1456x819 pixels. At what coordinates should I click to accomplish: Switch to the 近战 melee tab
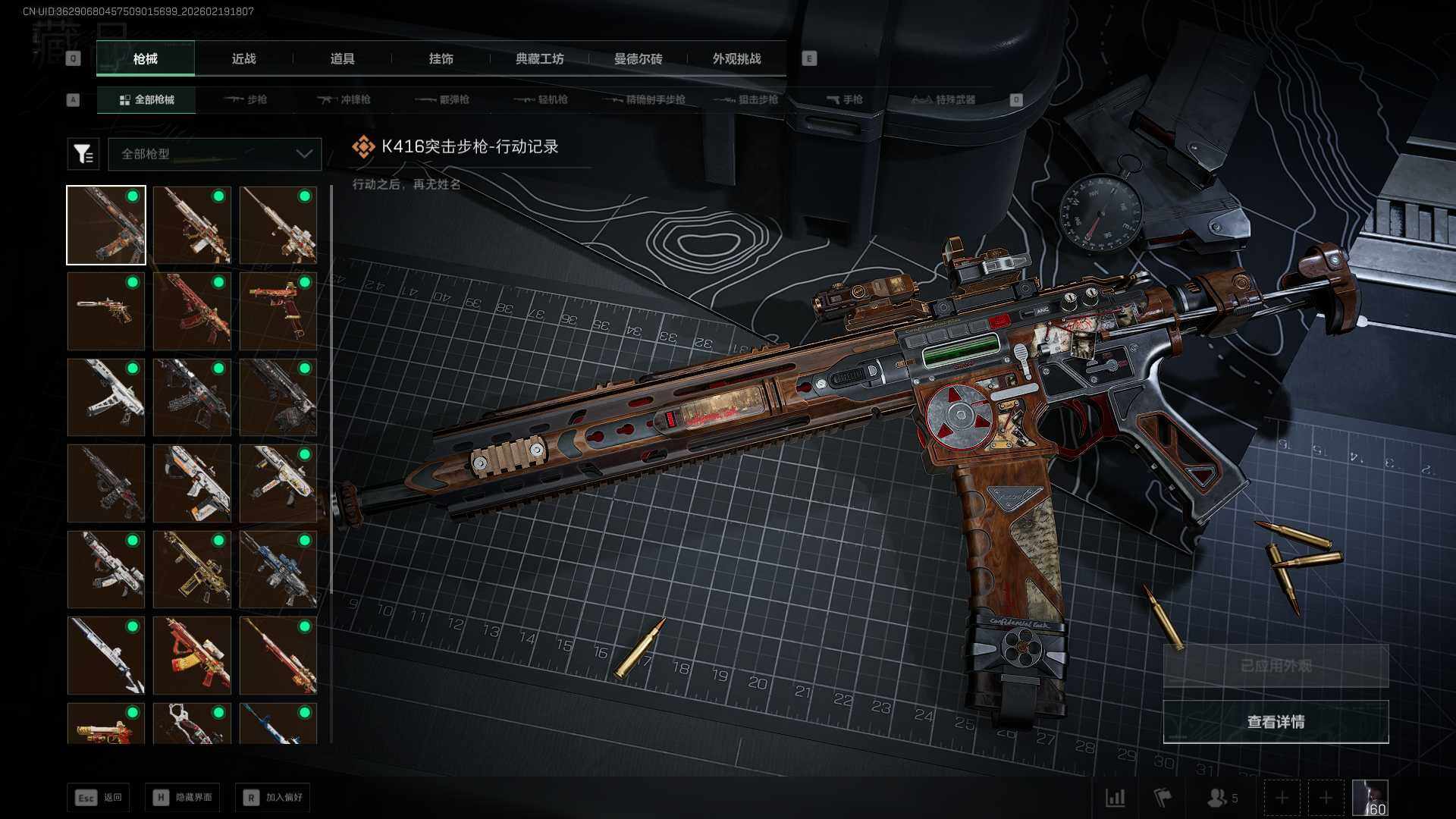(243, 58)
